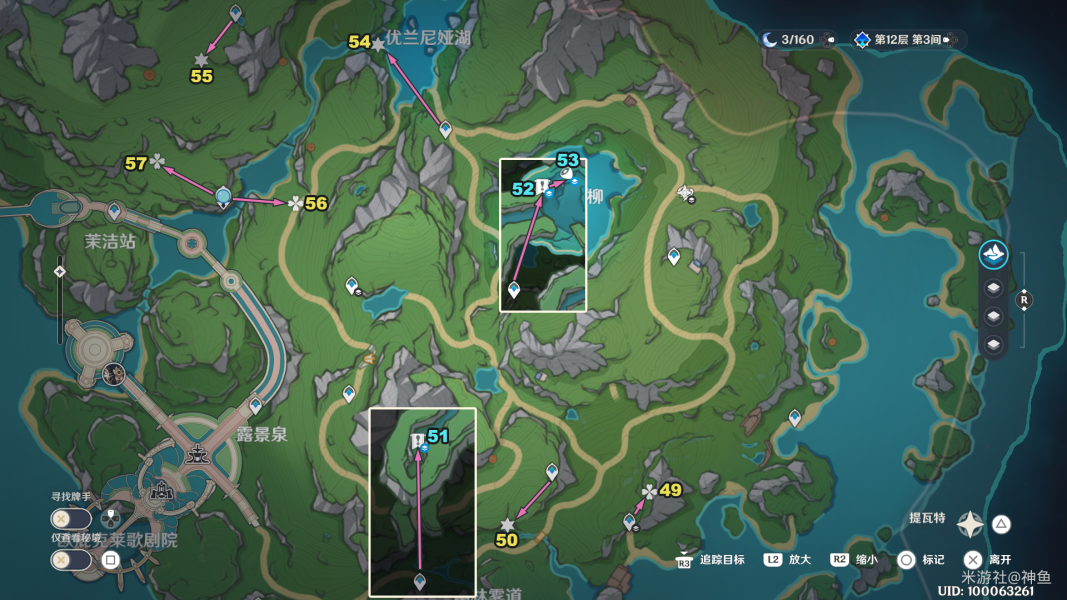1067x600 pixels.
Task: Select the character portrait pin on the map
Action: point(113,374)
